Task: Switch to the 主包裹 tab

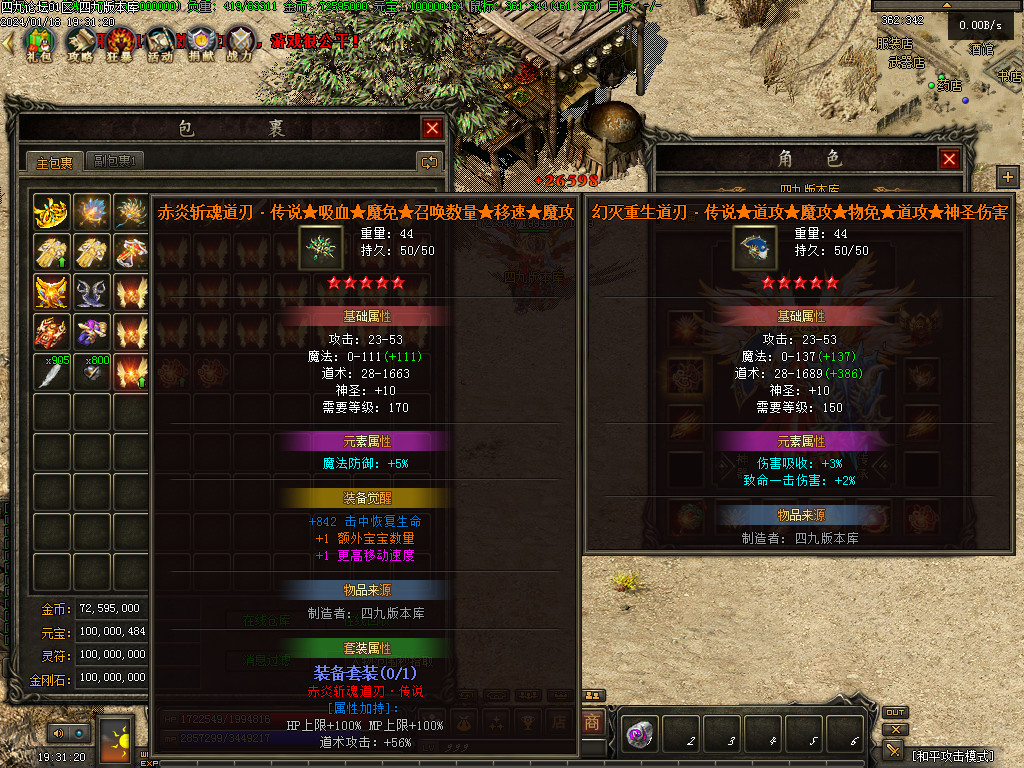Action: [x=54, y=161]
